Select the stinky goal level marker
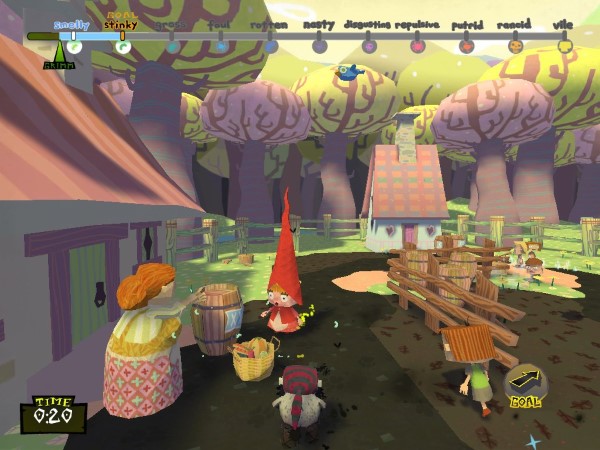Viewport: 600px width, 450px height. (123, 45)
